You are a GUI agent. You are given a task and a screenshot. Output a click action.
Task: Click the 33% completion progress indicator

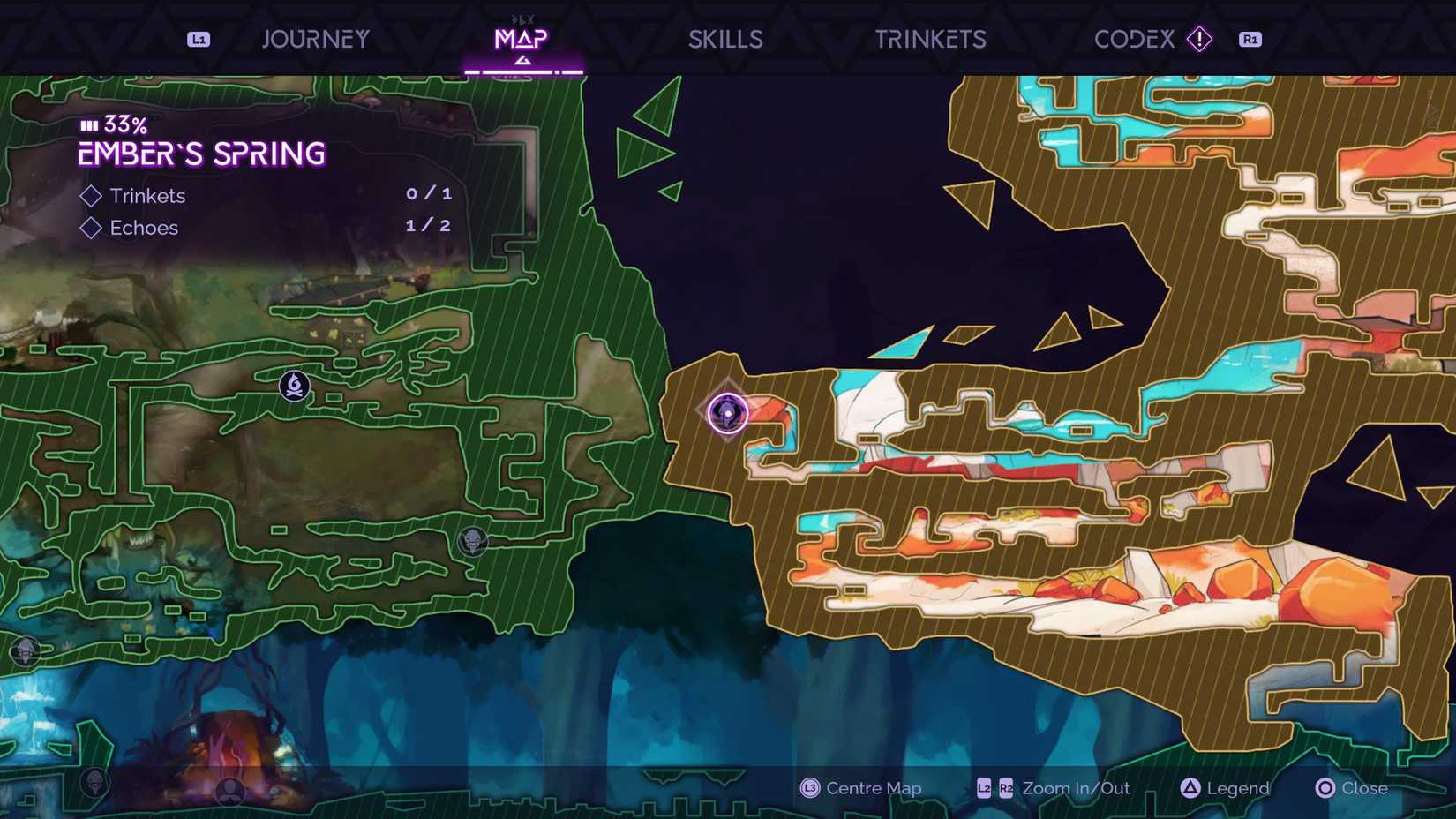(112, 125)
